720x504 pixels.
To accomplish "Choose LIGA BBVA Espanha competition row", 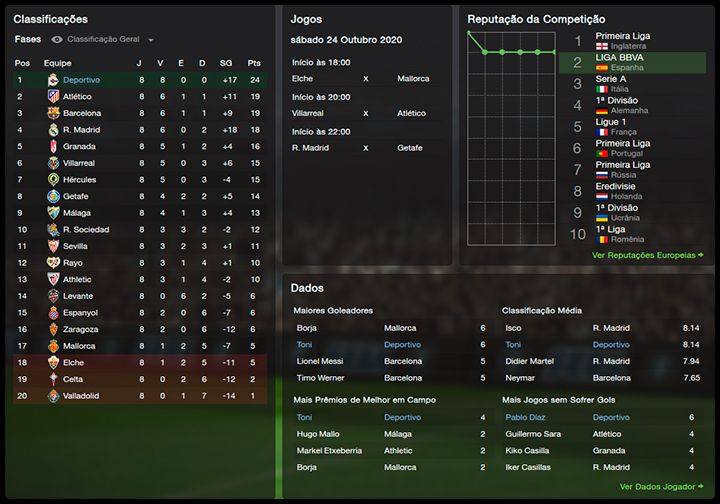I will coord(622,62).
